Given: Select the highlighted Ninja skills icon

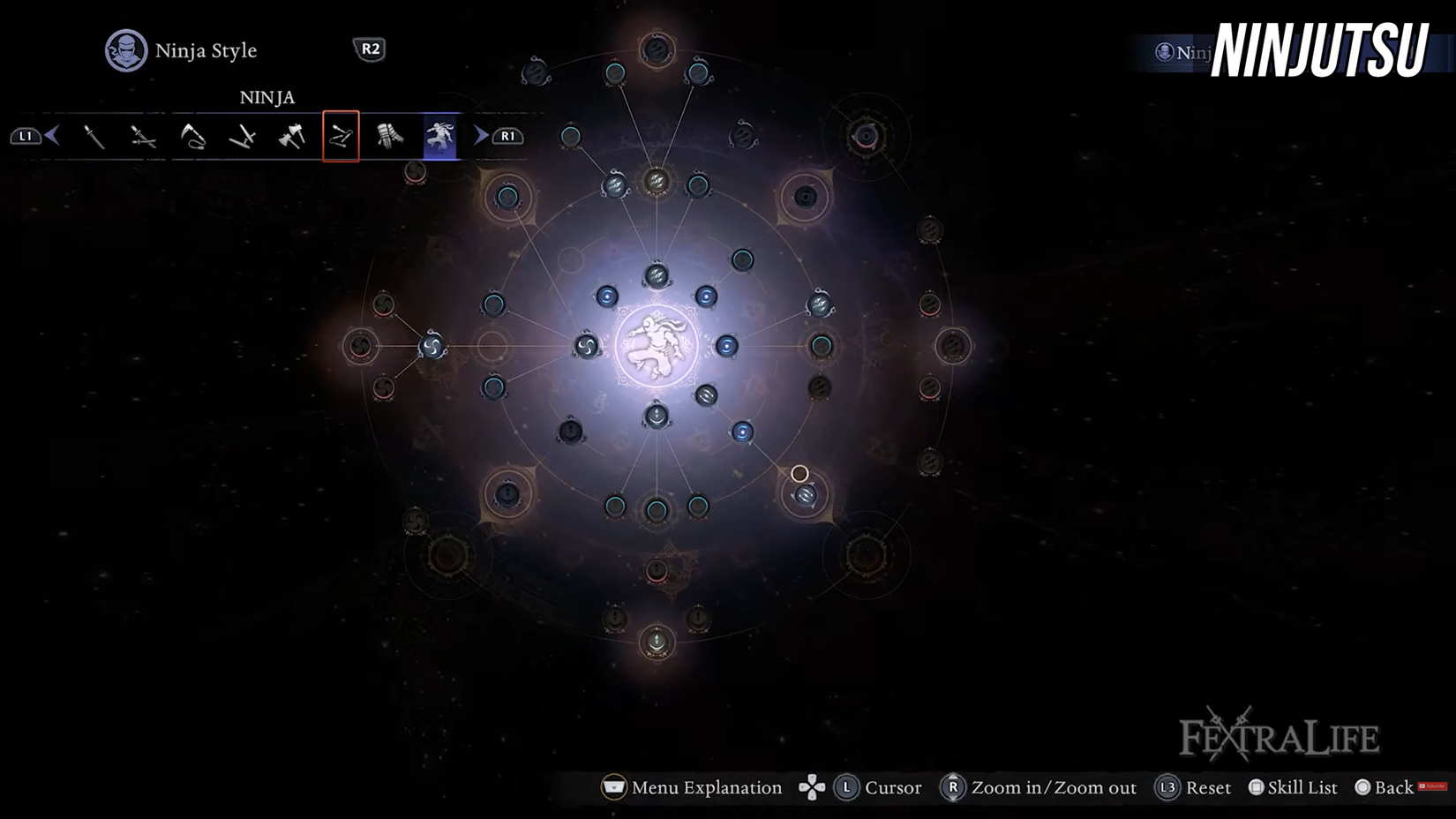Looking at the screenshot, I should pyautogui.click(x=439, y=137).
